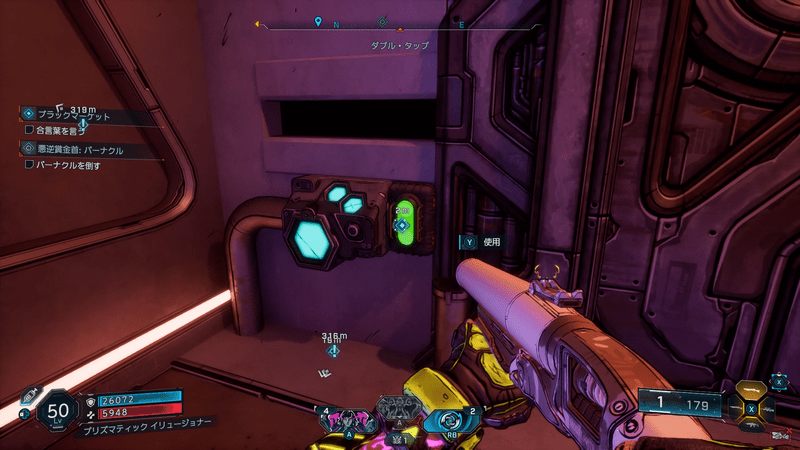Select the ブラックマーケット quest tracker entry
The height and width of the screenshot is (450, 800).
[x=78, y=116]
